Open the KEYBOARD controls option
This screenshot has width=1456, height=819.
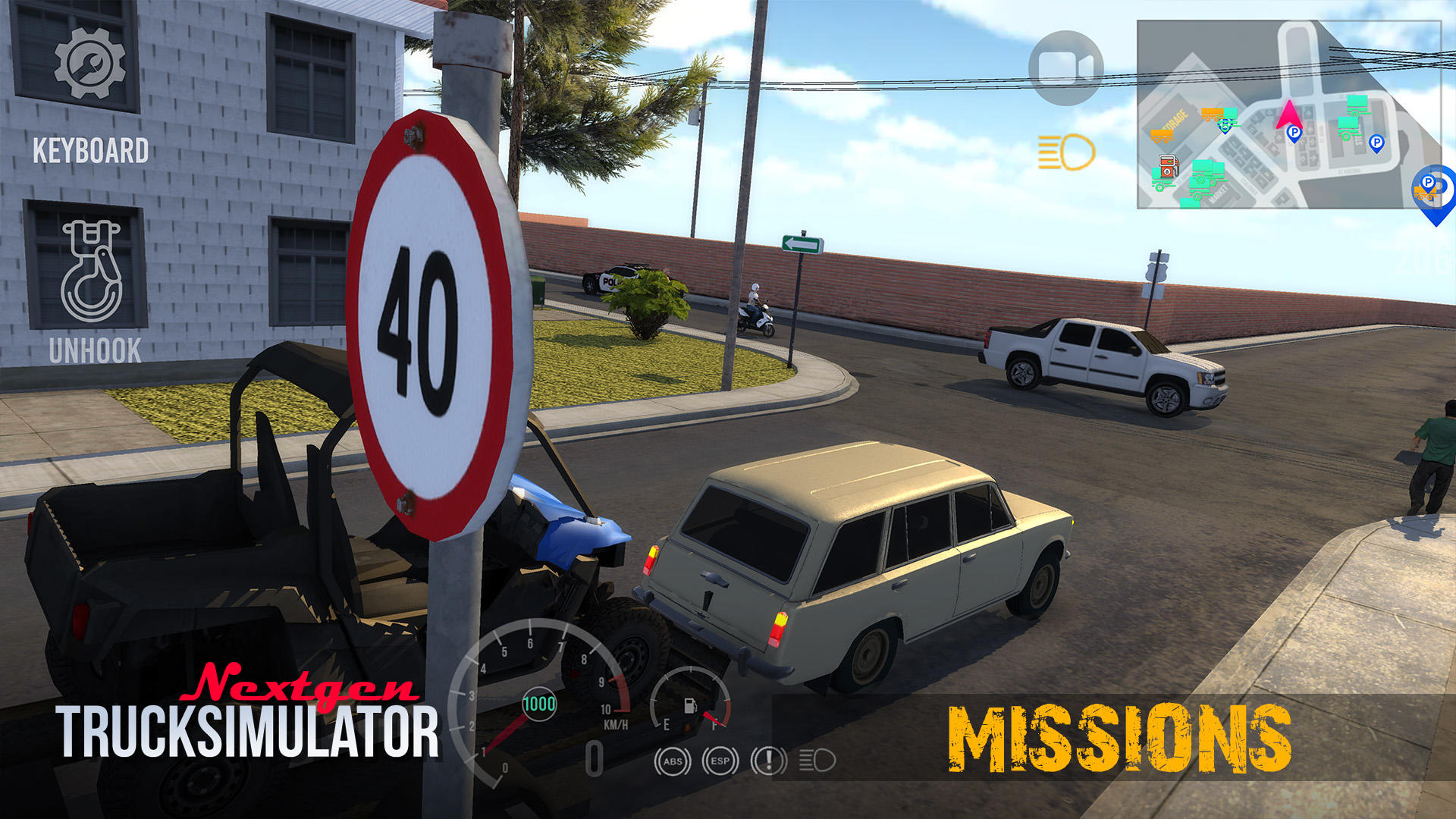tap(91, 149)
